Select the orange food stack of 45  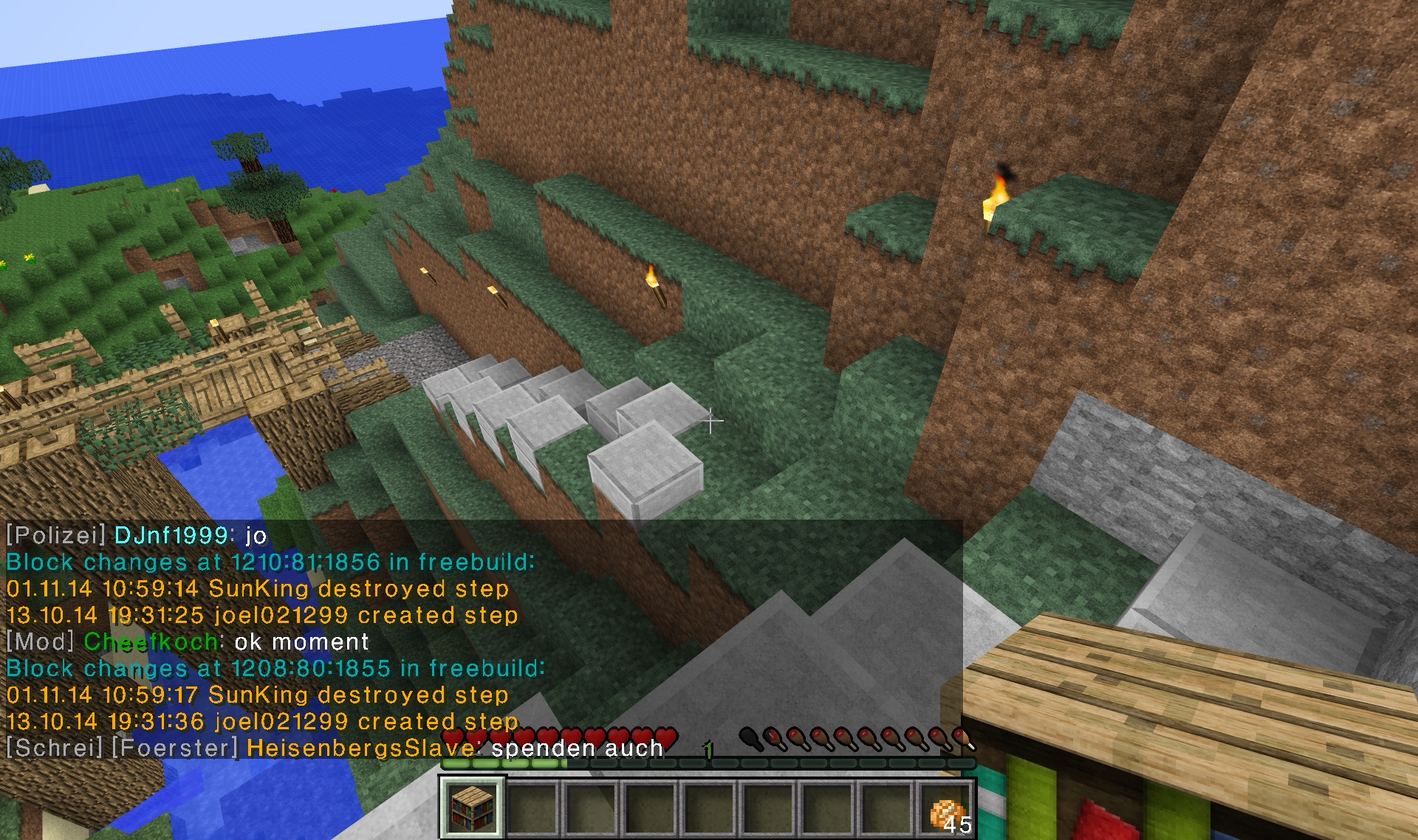947,810
